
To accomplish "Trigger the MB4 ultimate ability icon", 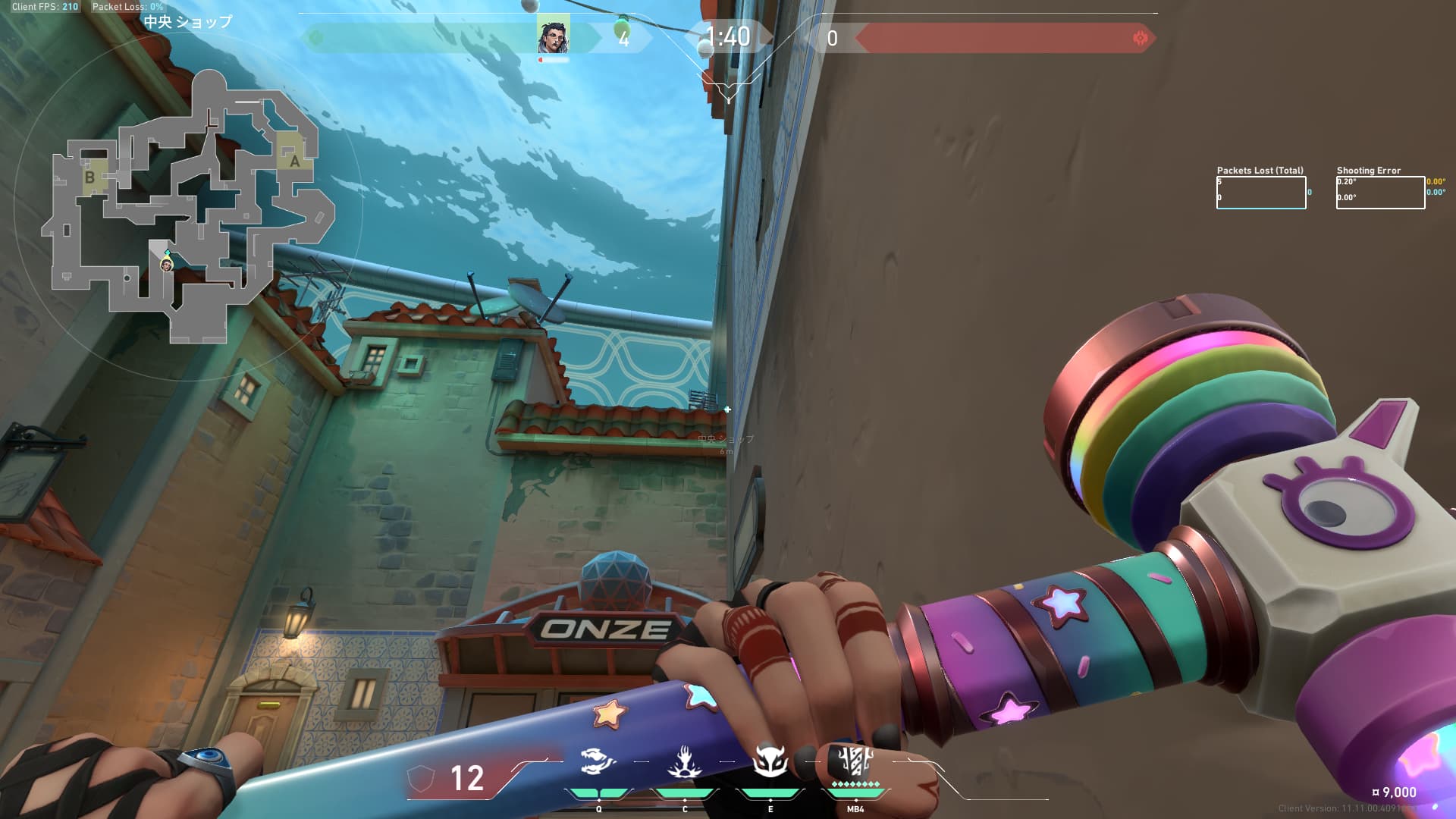I will (x=855, y=761).
